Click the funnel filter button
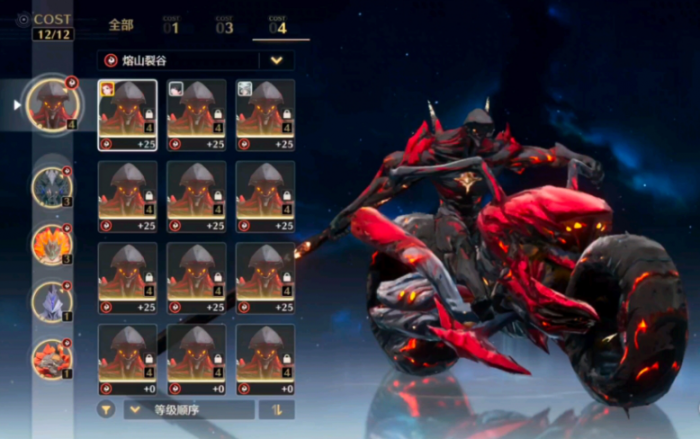The width and height of the screenshot is (700, 439). 105,409
